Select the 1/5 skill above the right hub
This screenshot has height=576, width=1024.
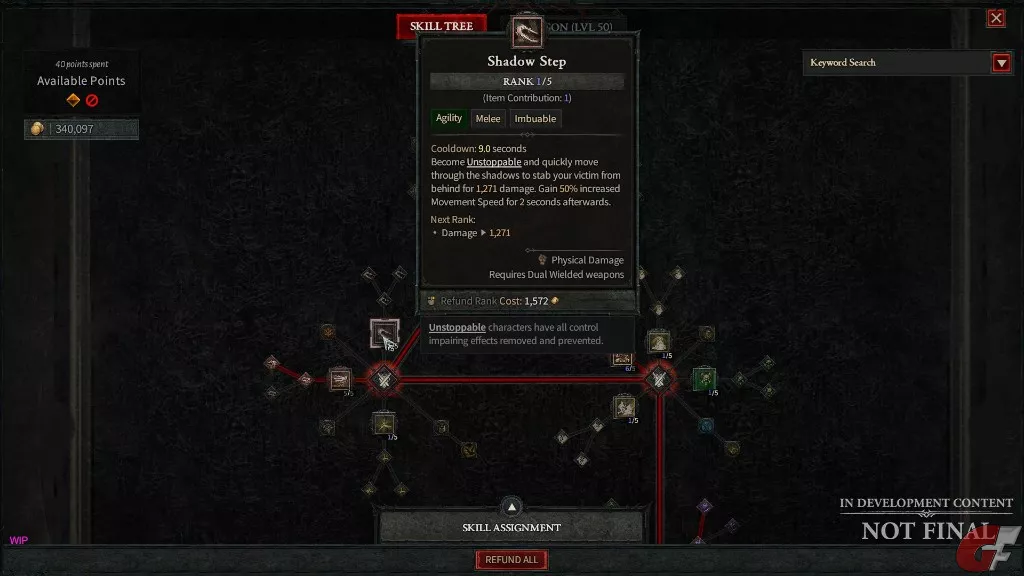pos(658,341)
